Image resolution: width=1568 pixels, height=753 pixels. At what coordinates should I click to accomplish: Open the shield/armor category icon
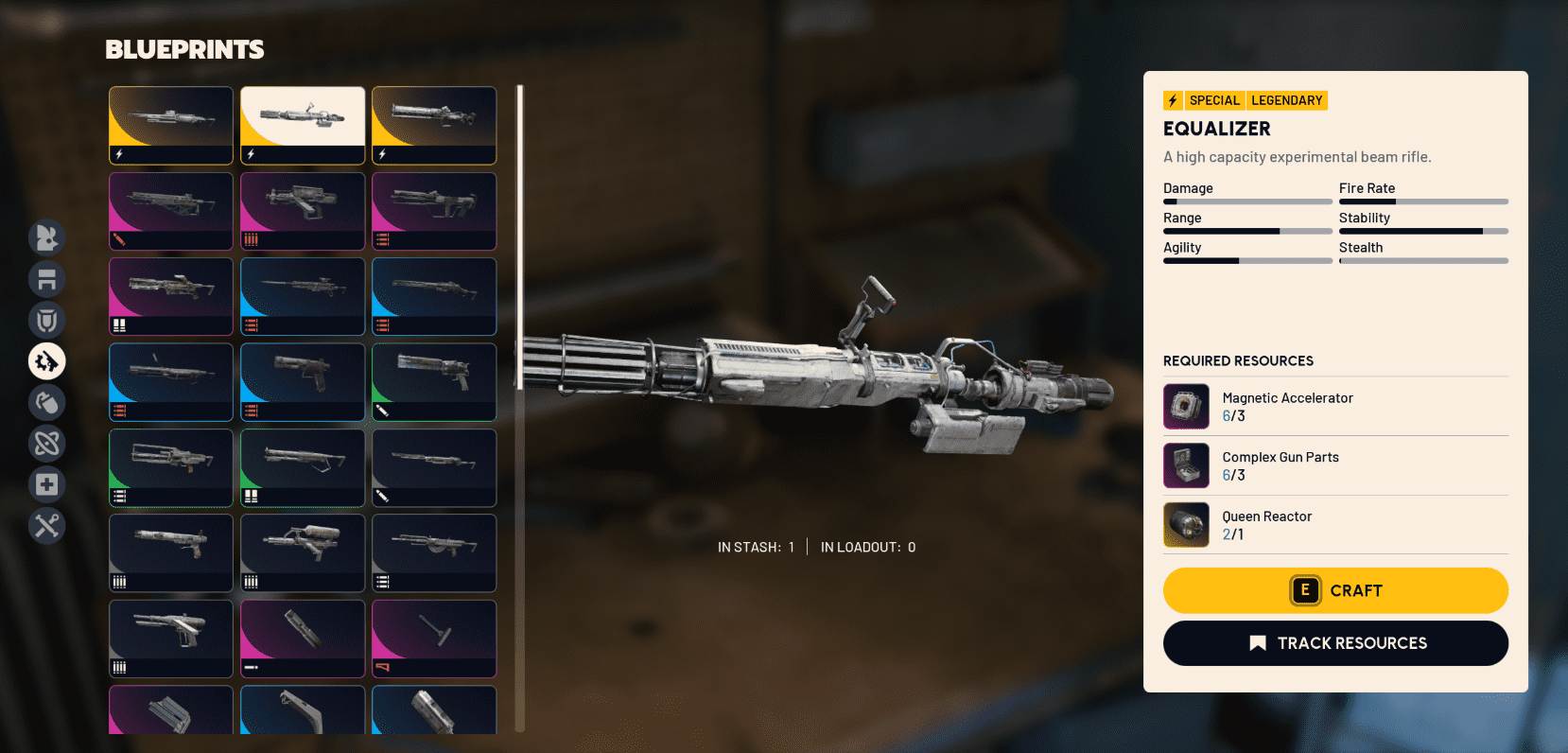[47, 320]
